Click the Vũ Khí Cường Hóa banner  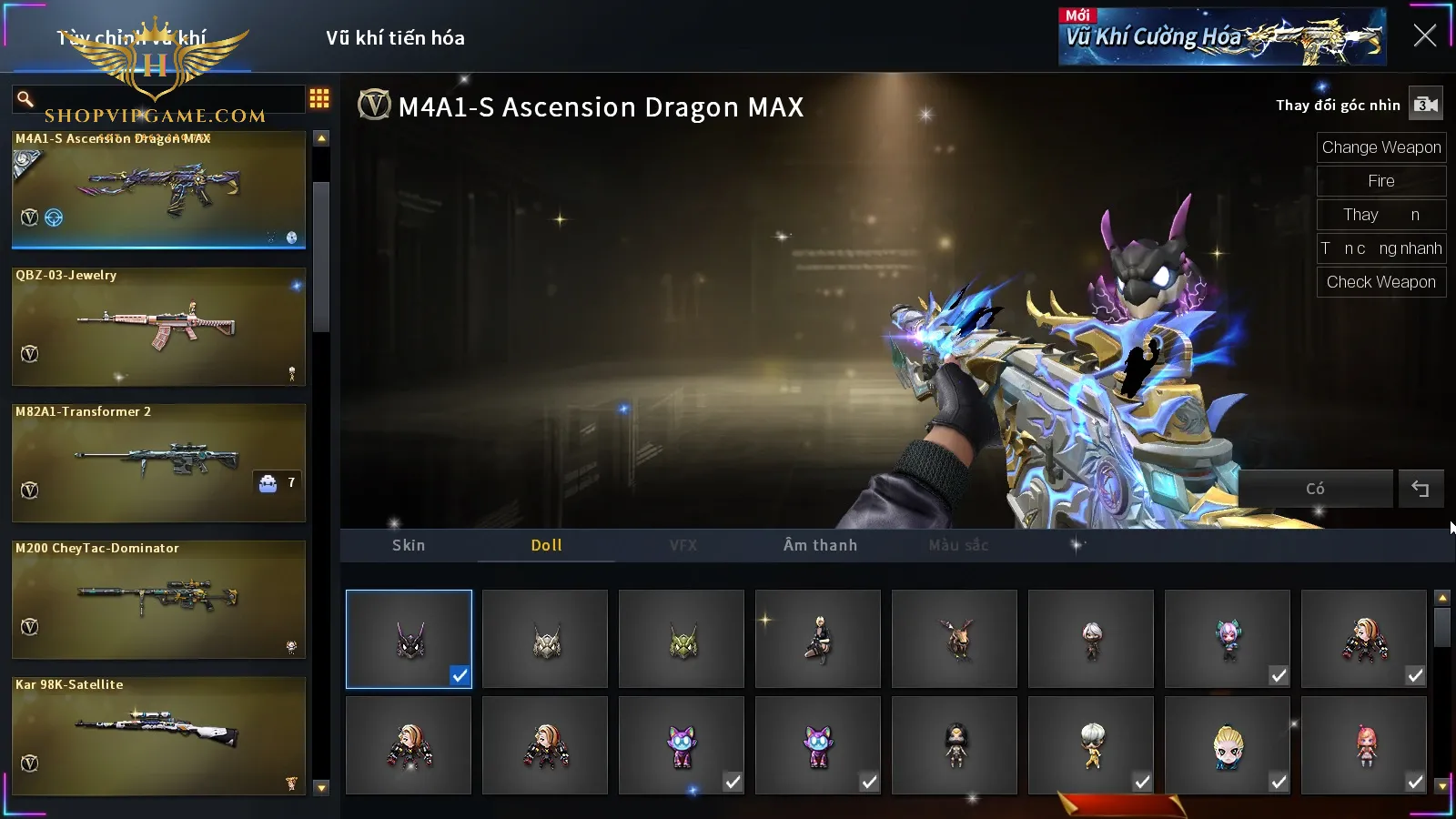[x=1221, y=37]
